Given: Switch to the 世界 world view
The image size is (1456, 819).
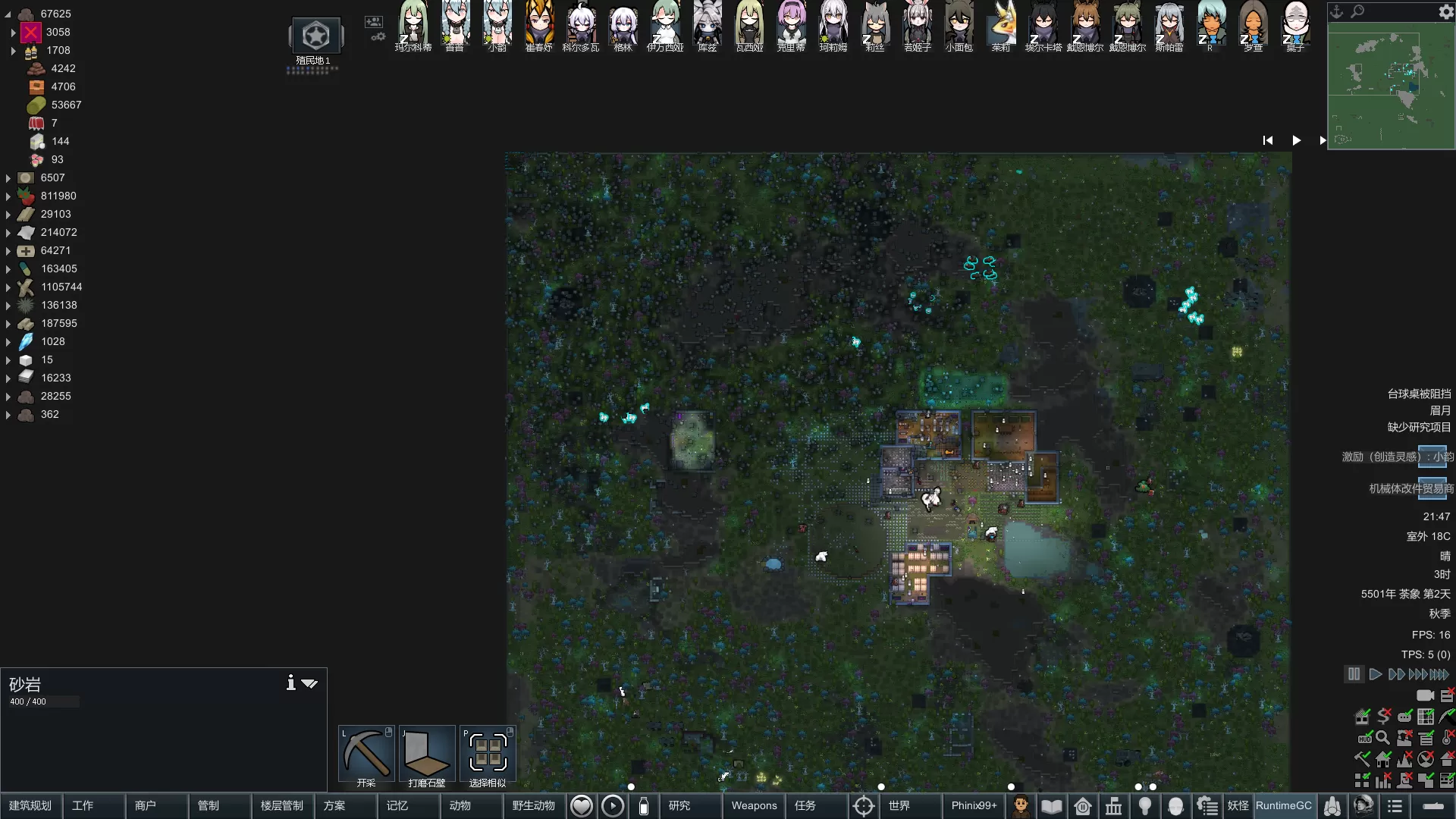Looking at the screenshot, I should pyautogui.click(x=899, y=805).
